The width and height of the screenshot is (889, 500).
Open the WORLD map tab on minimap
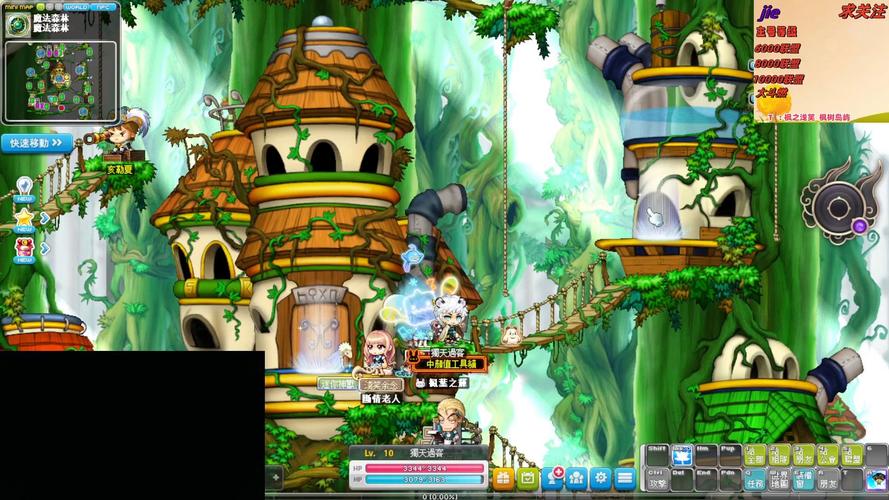point(77,6)
